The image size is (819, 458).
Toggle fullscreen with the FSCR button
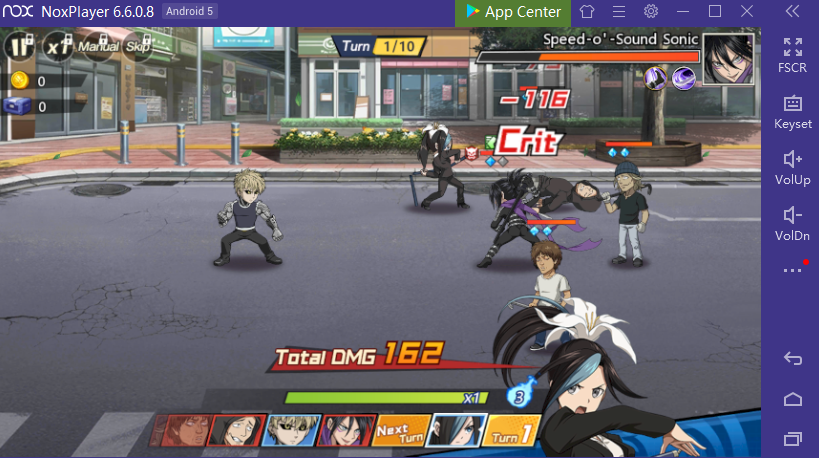pos(793,52)
